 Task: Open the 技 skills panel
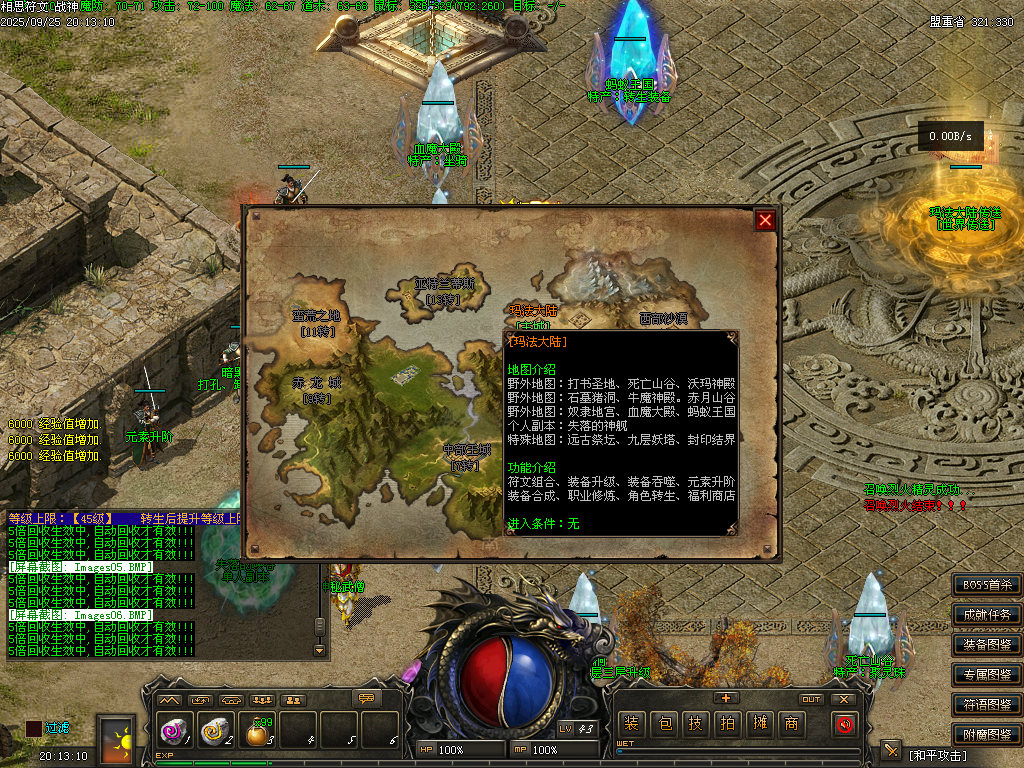[x=695, y=724]
